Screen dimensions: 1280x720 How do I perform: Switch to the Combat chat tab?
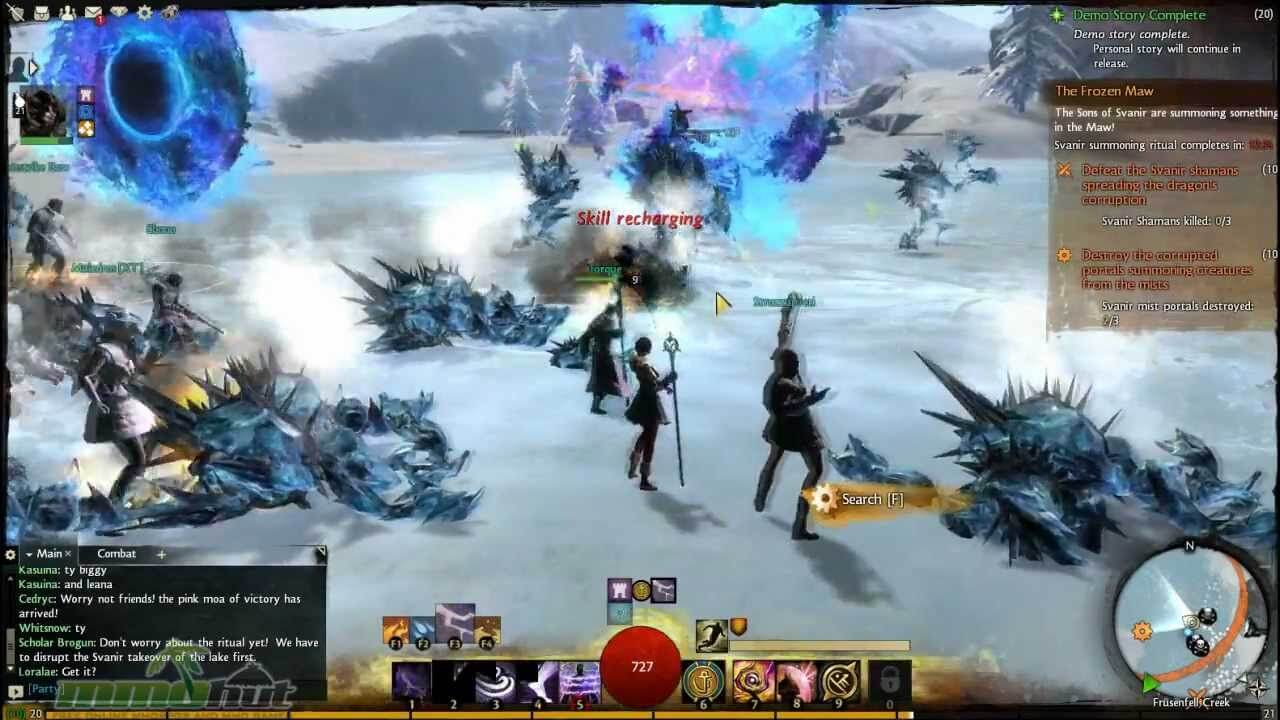[x=116, y=553]
